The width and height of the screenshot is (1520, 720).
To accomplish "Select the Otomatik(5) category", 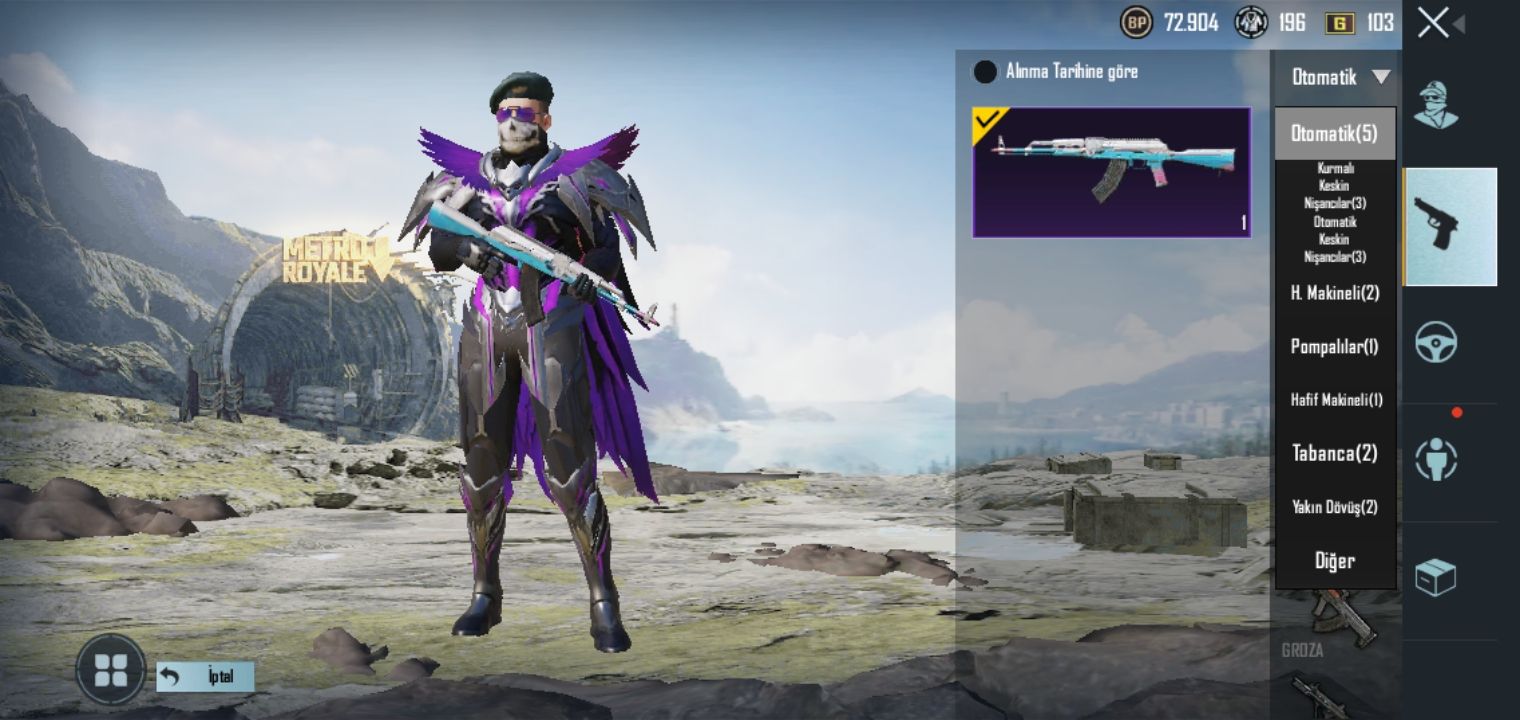I will (x=1334, y=133).
